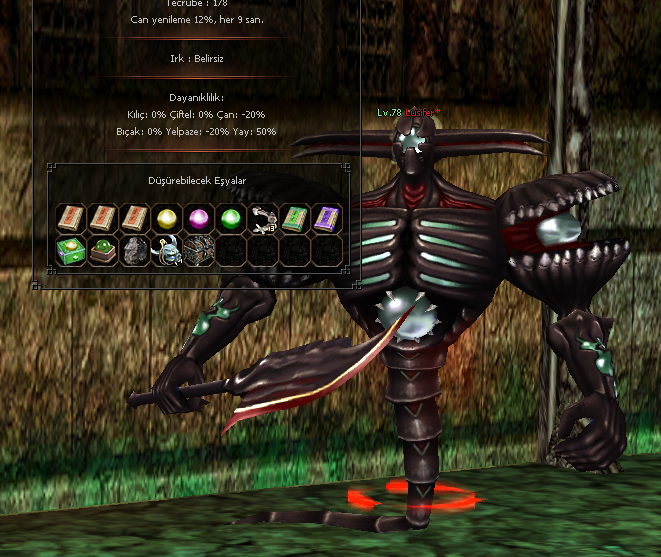Choose the green box with gold orb

(70, 250)
